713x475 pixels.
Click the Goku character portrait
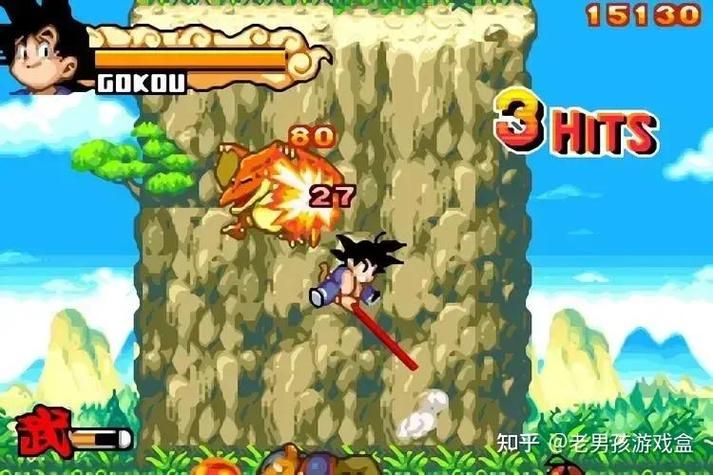coord(45,52)
